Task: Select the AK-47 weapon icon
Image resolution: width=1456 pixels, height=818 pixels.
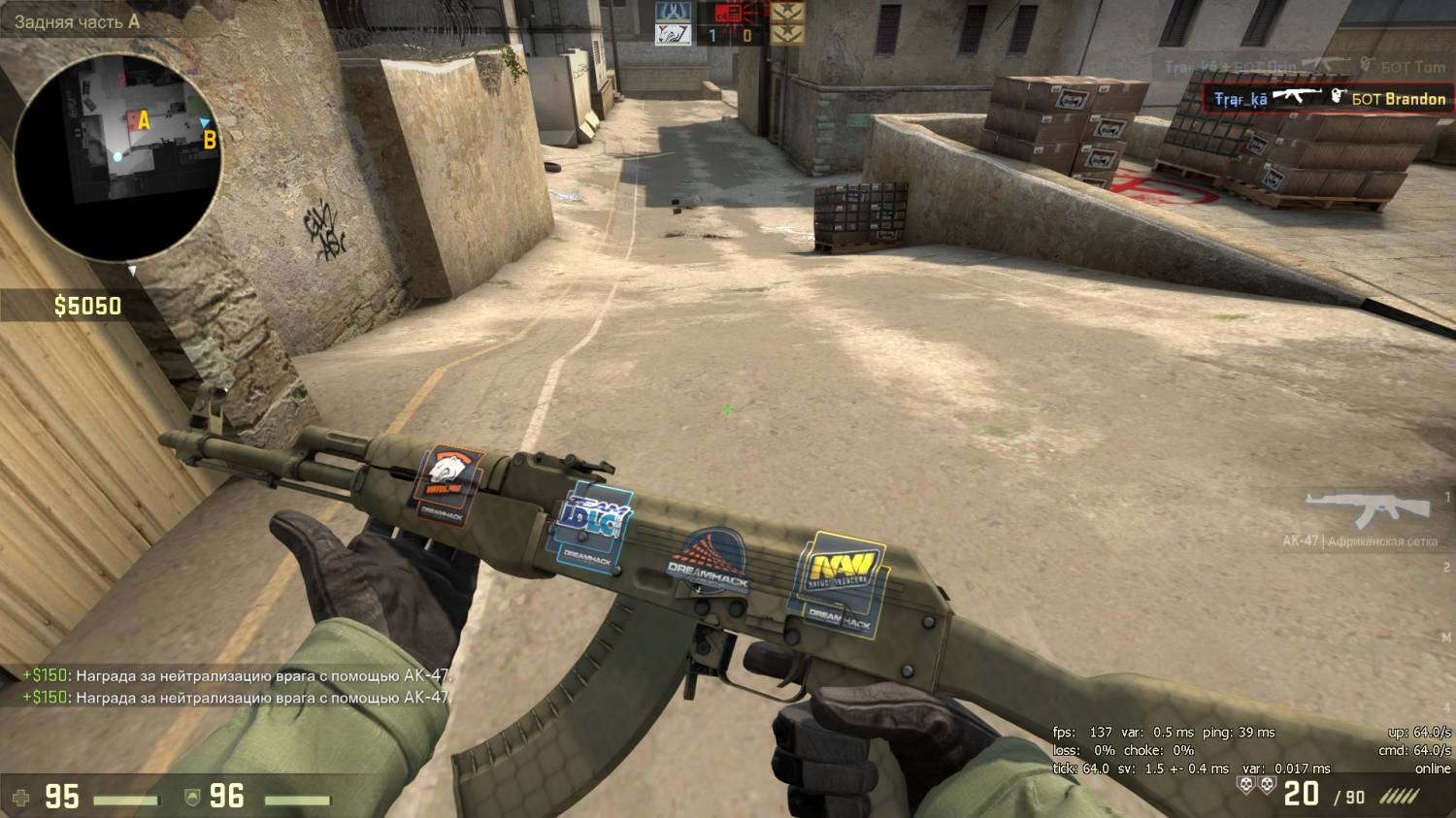Action: coord(1367,509)
